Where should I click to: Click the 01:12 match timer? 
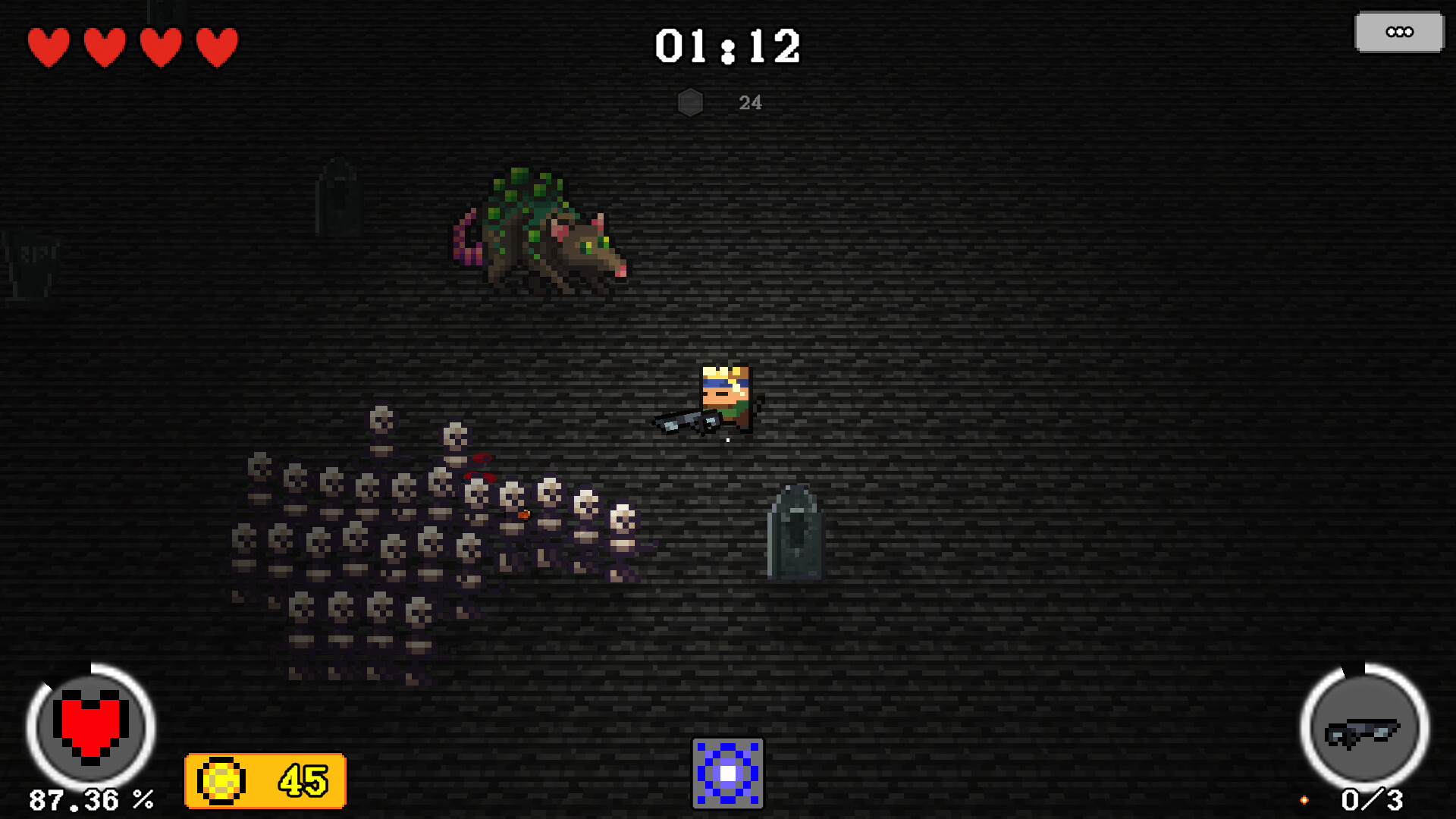pos(730,45)
